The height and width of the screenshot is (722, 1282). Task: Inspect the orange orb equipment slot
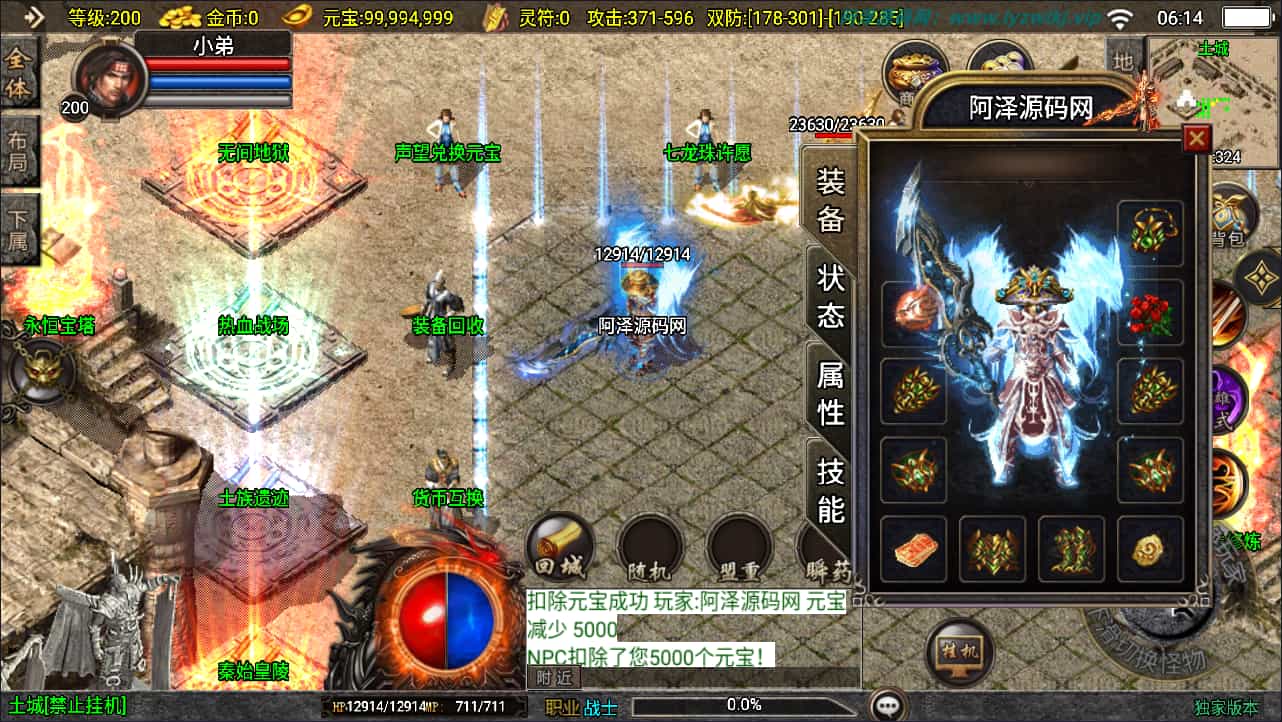[x=913, y=313]
